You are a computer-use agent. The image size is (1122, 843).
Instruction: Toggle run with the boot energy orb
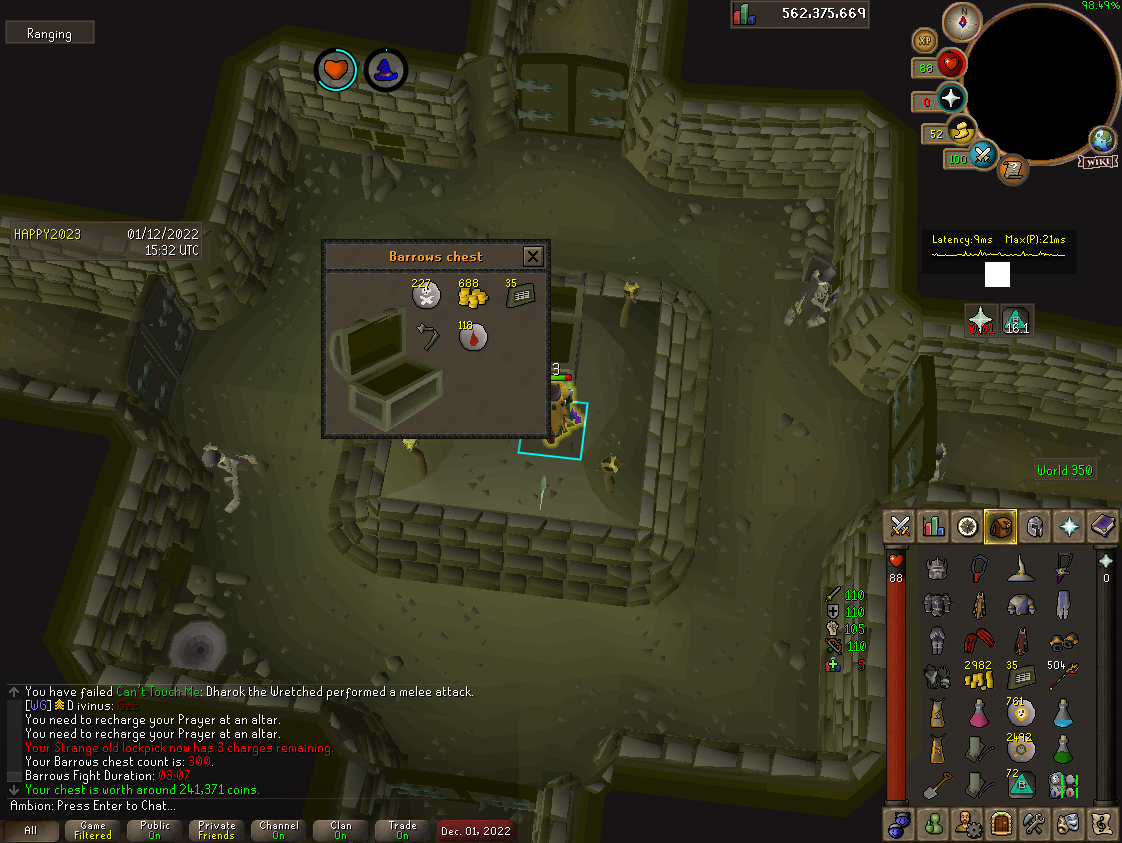tap(962, 130)
